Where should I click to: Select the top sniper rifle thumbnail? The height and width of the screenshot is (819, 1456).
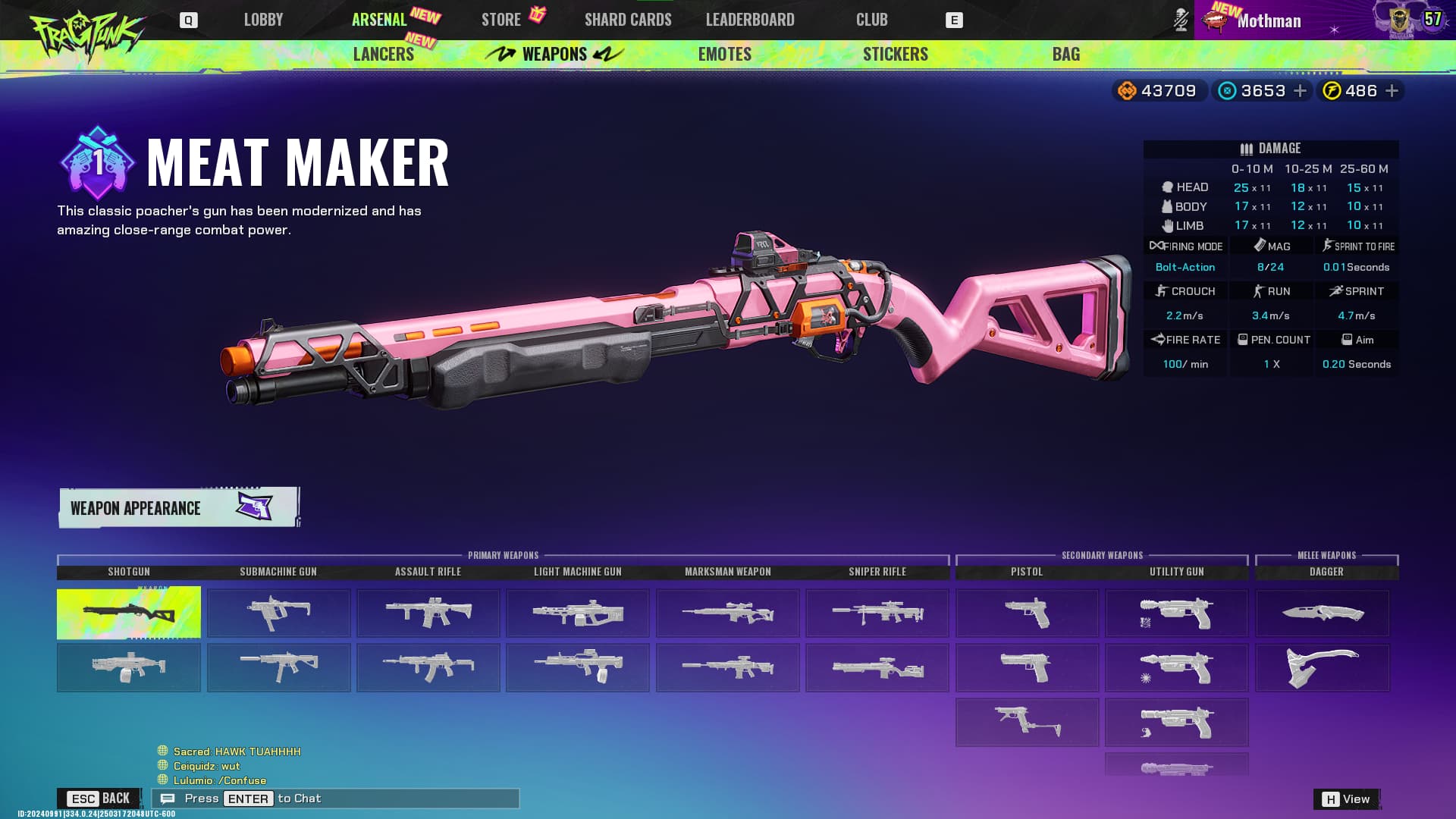pyautogui.click(x=877, y=613)
